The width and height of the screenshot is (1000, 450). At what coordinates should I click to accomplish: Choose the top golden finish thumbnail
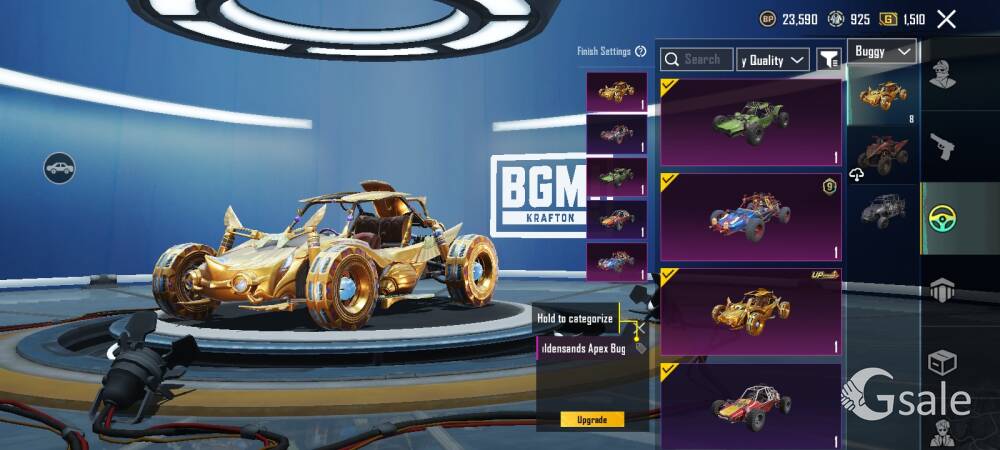click(x=616, y=92)
